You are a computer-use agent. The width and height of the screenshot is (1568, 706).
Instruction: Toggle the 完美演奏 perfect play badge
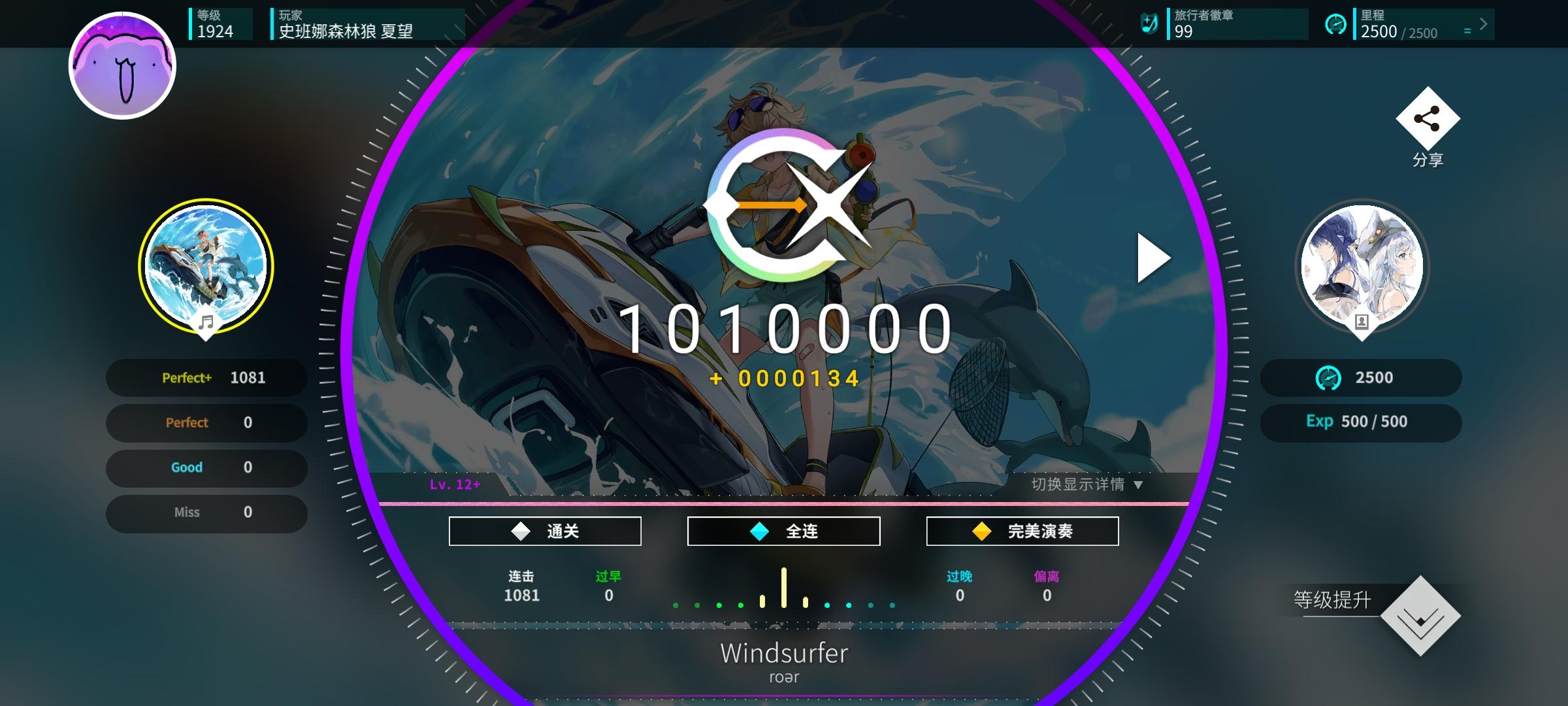1022,530
